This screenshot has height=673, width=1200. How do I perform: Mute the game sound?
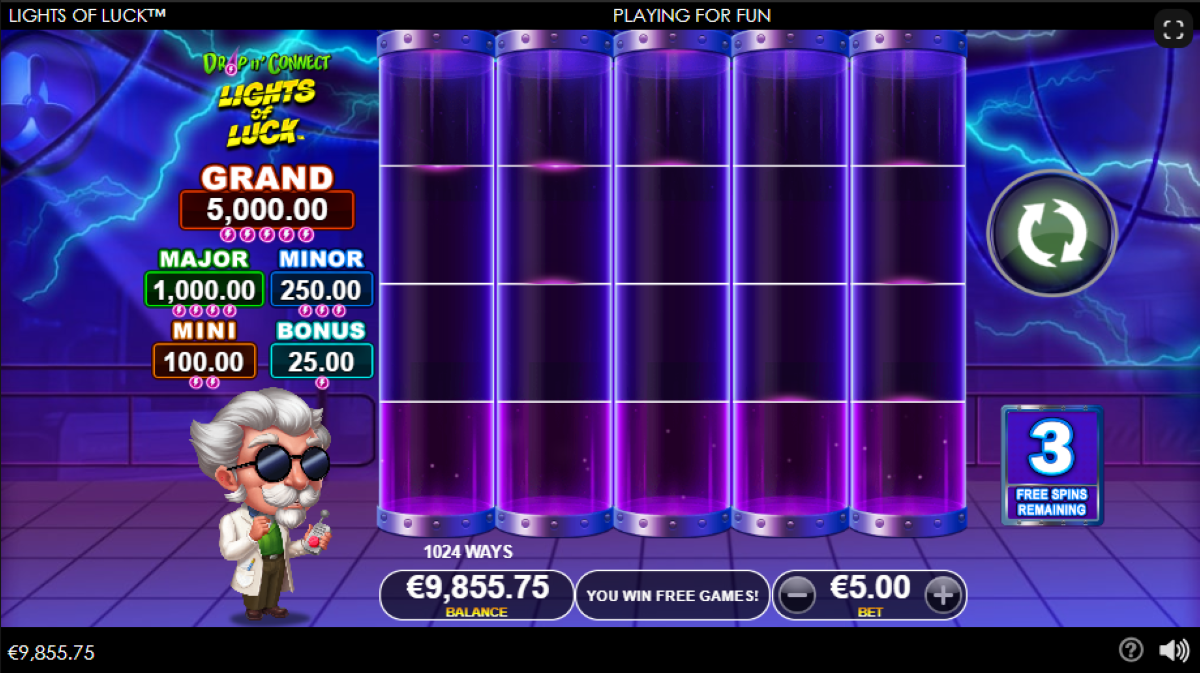(x=1173, y=651)
